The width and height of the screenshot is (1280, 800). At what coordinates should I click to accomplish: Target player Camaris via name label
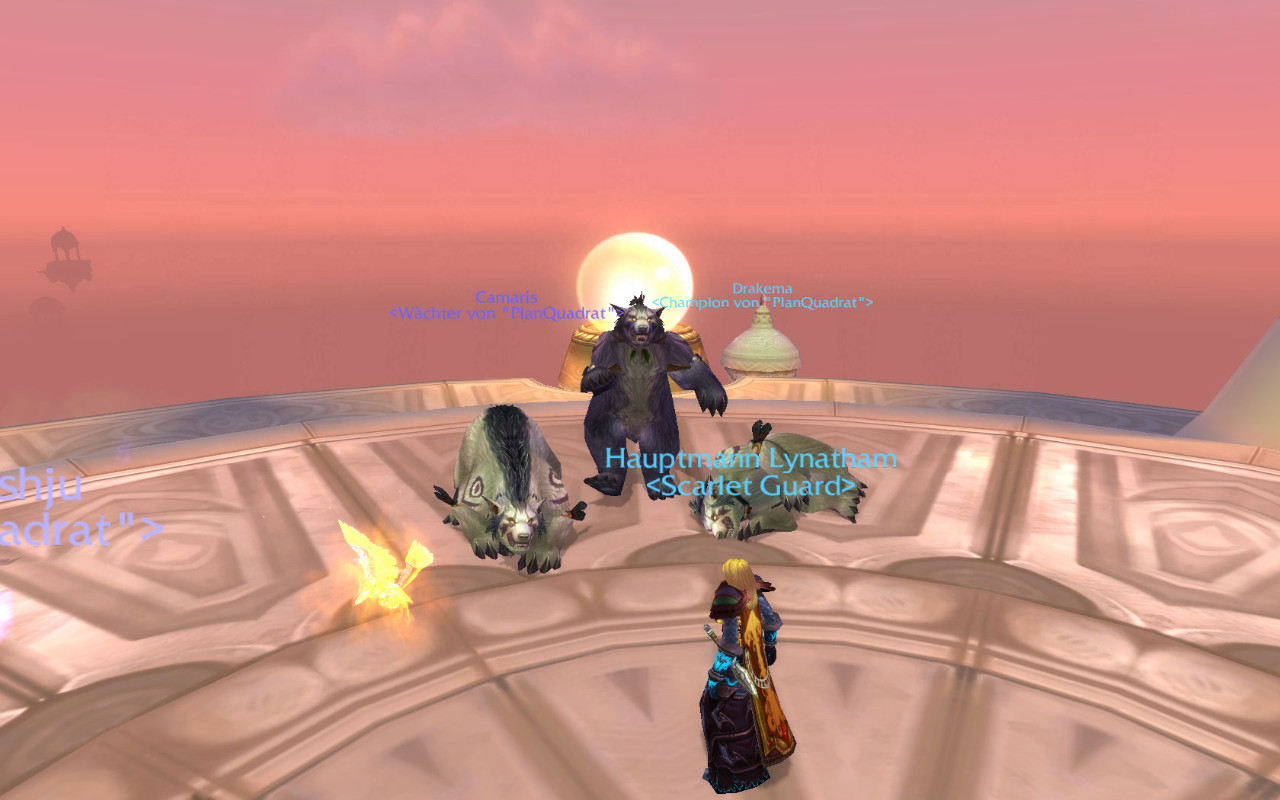506,297
